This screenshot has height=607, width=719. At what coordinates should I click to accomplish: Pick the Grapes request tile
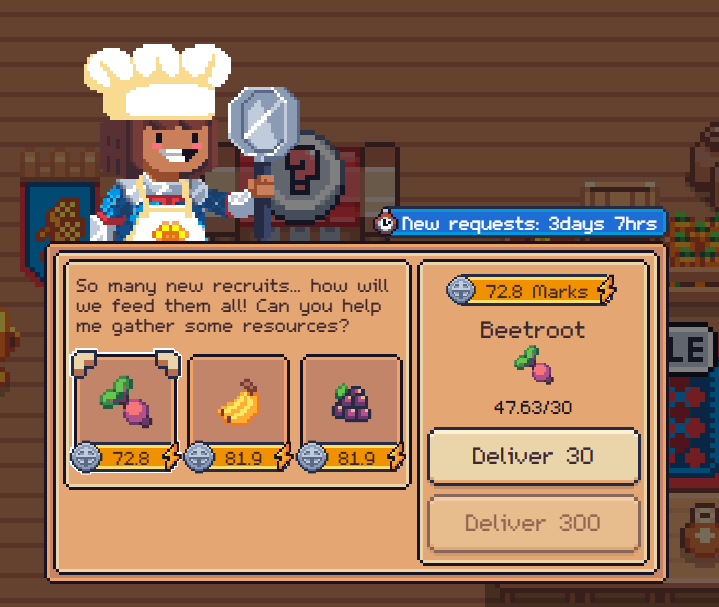coord(351,402)
